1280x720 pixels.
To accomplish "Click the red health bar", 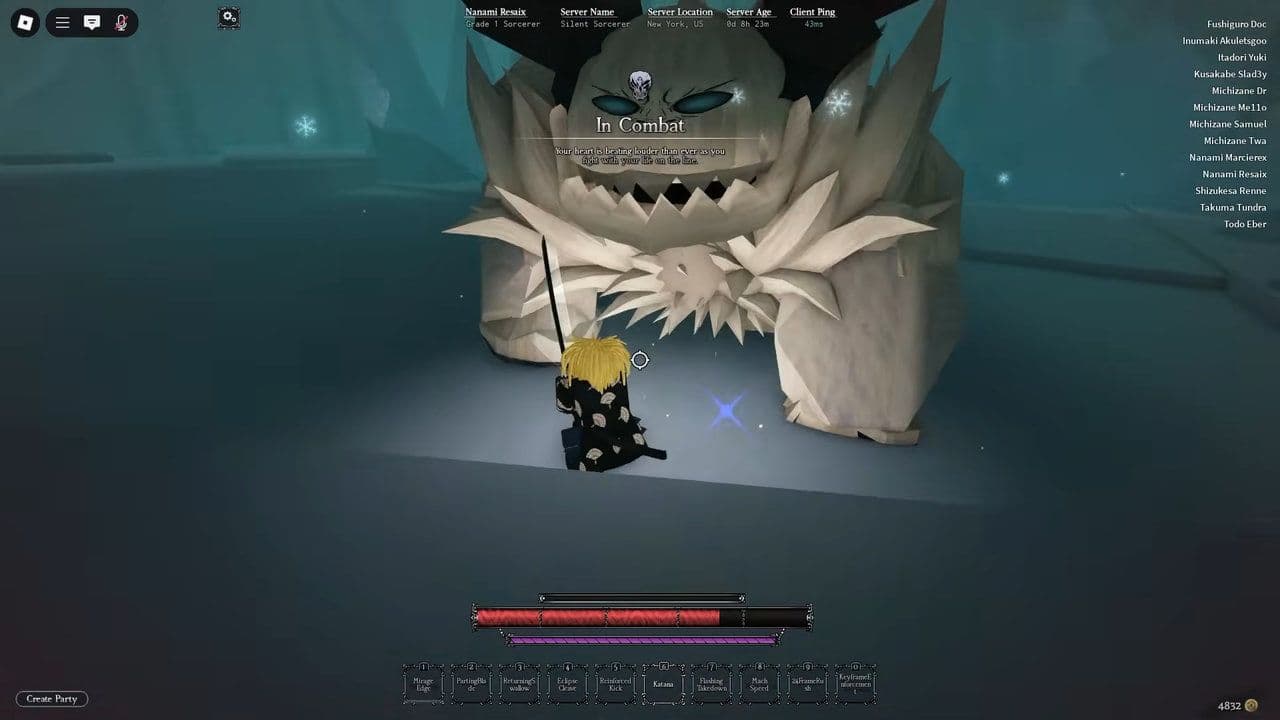I will pyautogui.click(x=600, y=616).
